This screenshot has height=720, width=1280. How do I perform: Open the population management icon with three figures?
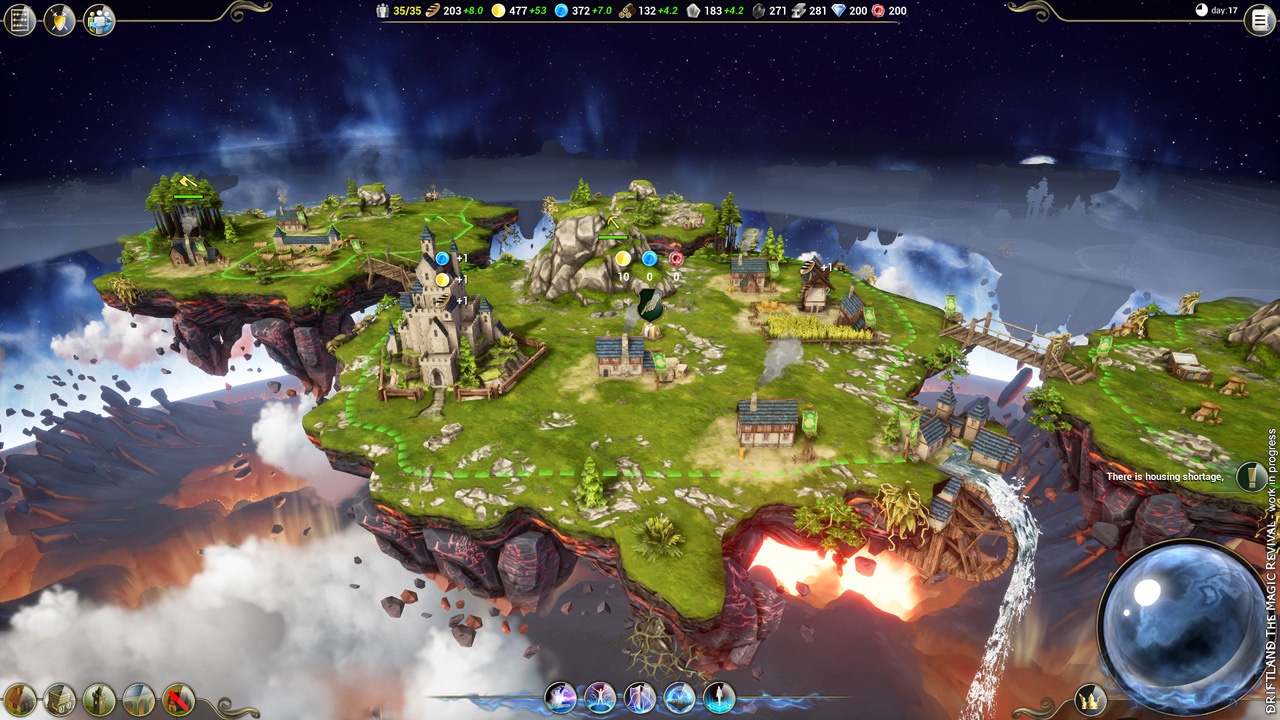[x=99, y=19]
